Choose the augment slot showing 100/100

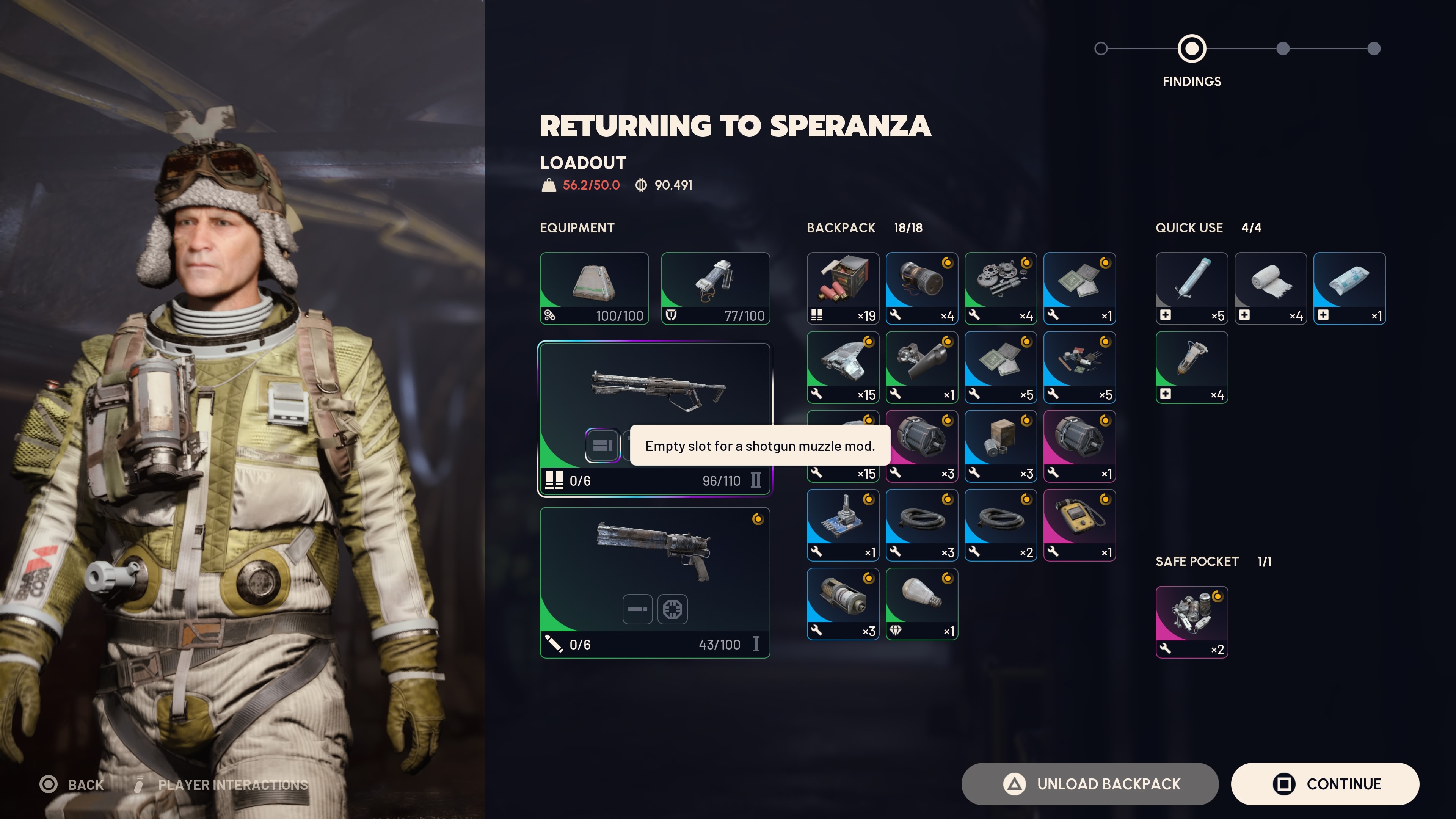594,288
